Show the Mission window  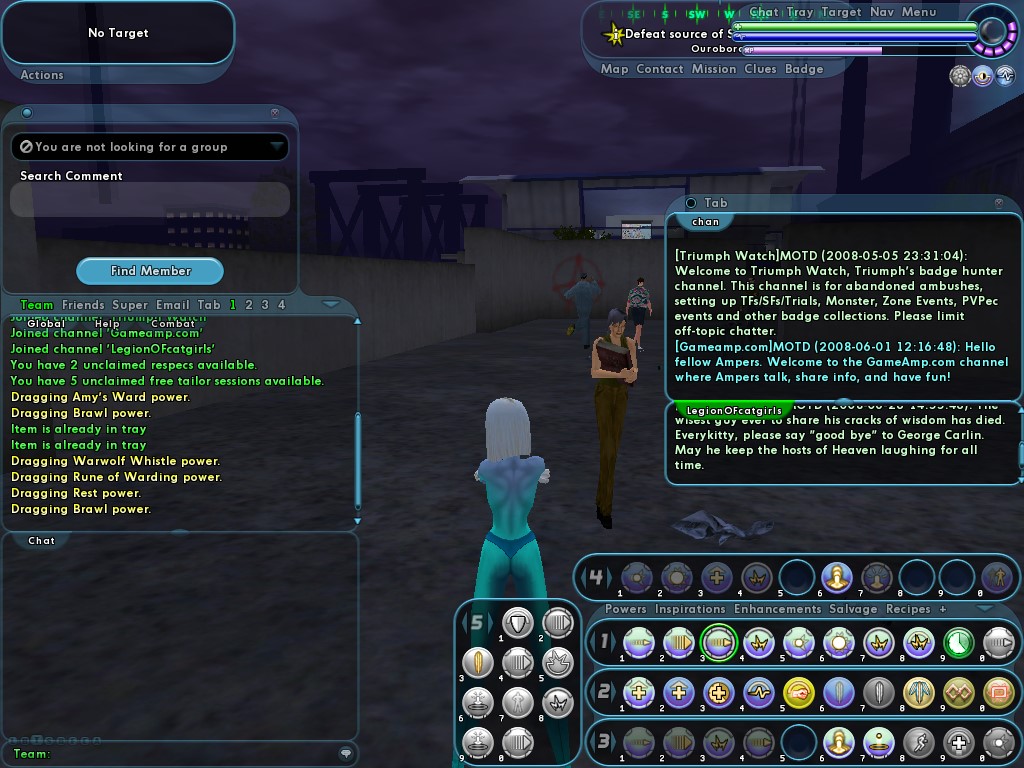click(x=714, y=70)
